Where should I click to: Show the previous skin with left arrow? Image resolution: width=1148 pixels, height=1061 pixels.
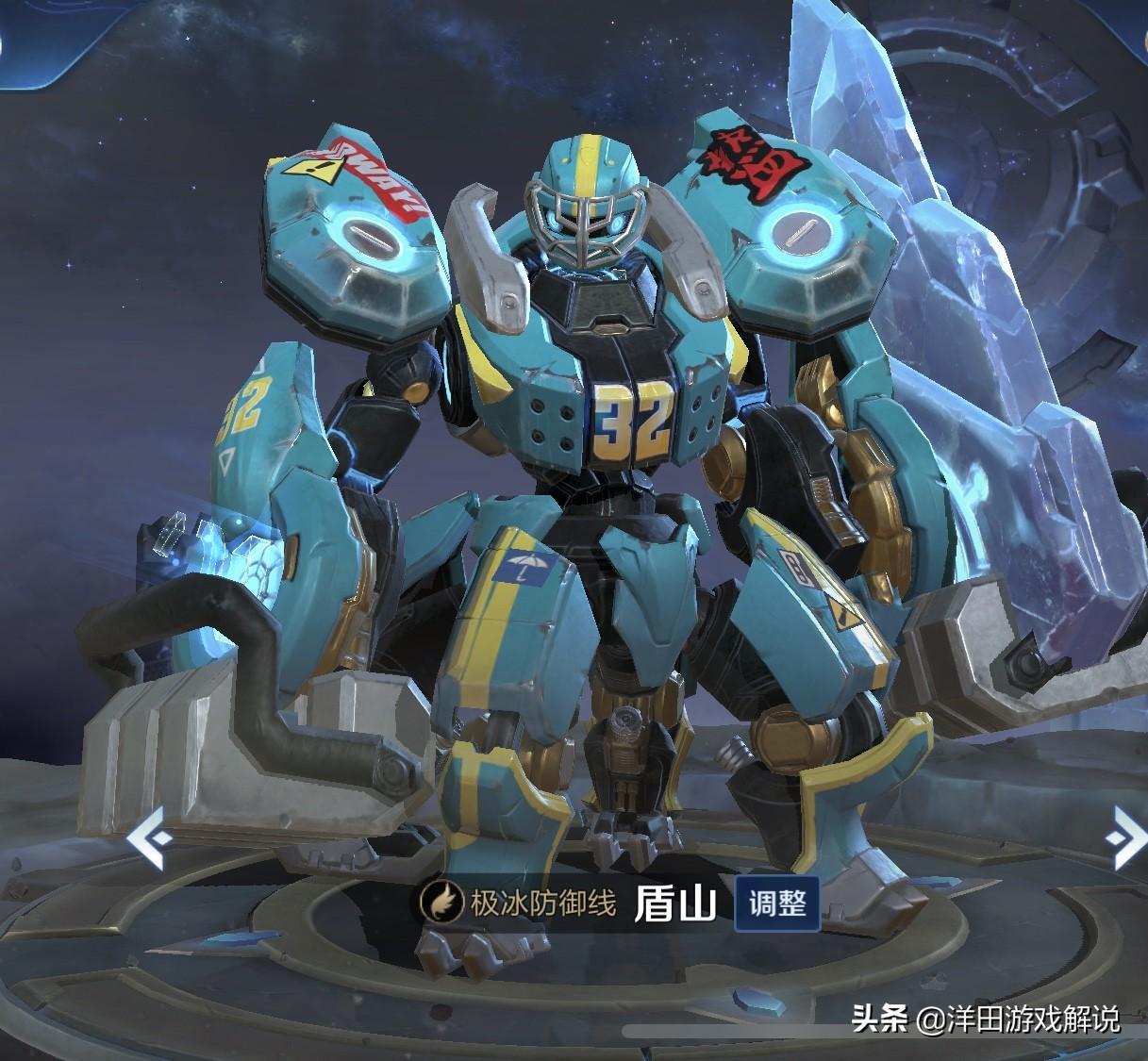[150, 837]
